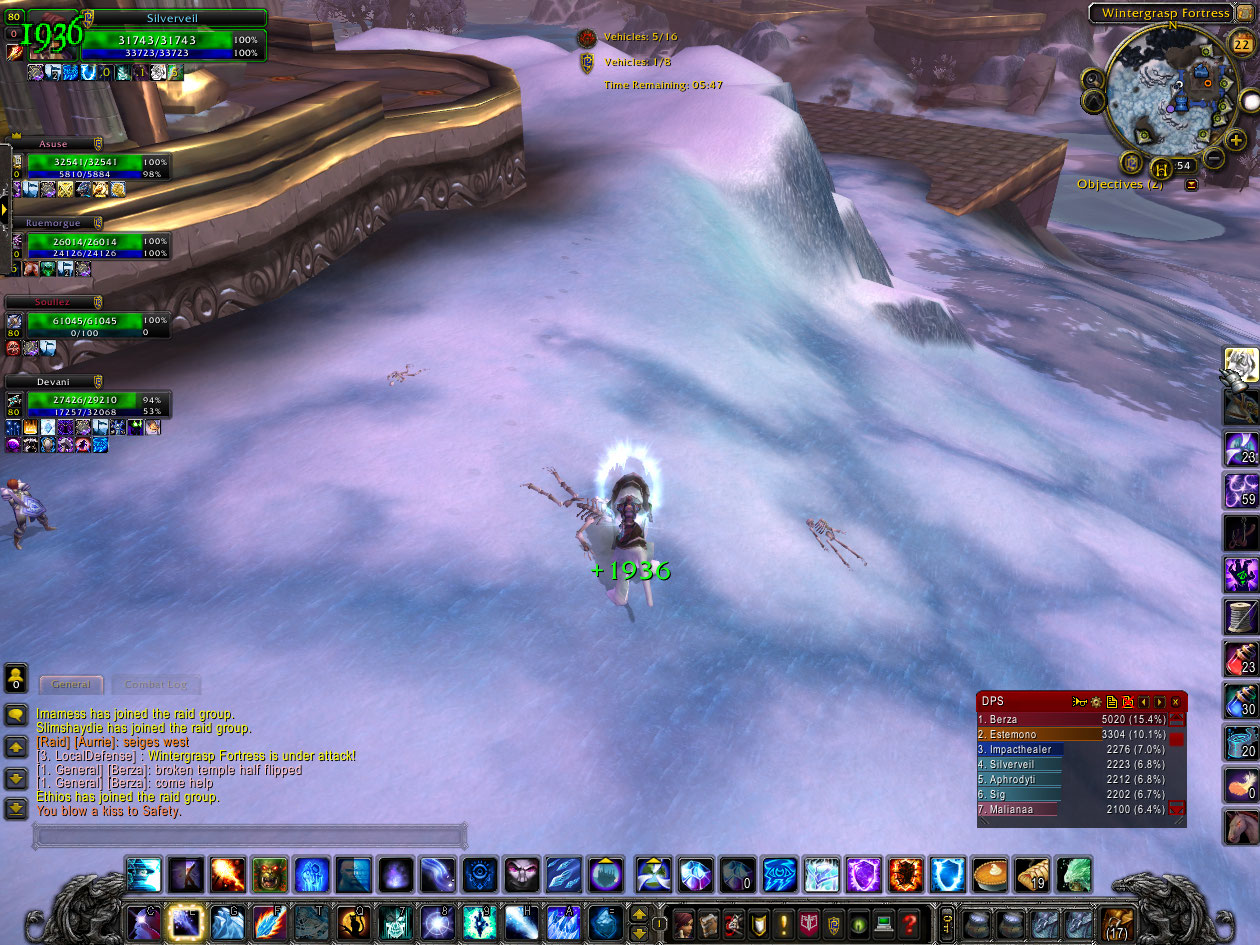The height and width of the screenshot is (945, 1260).
Task: Use the horse mount icon
Action: pyautogui.click(x=1241, y=827)
